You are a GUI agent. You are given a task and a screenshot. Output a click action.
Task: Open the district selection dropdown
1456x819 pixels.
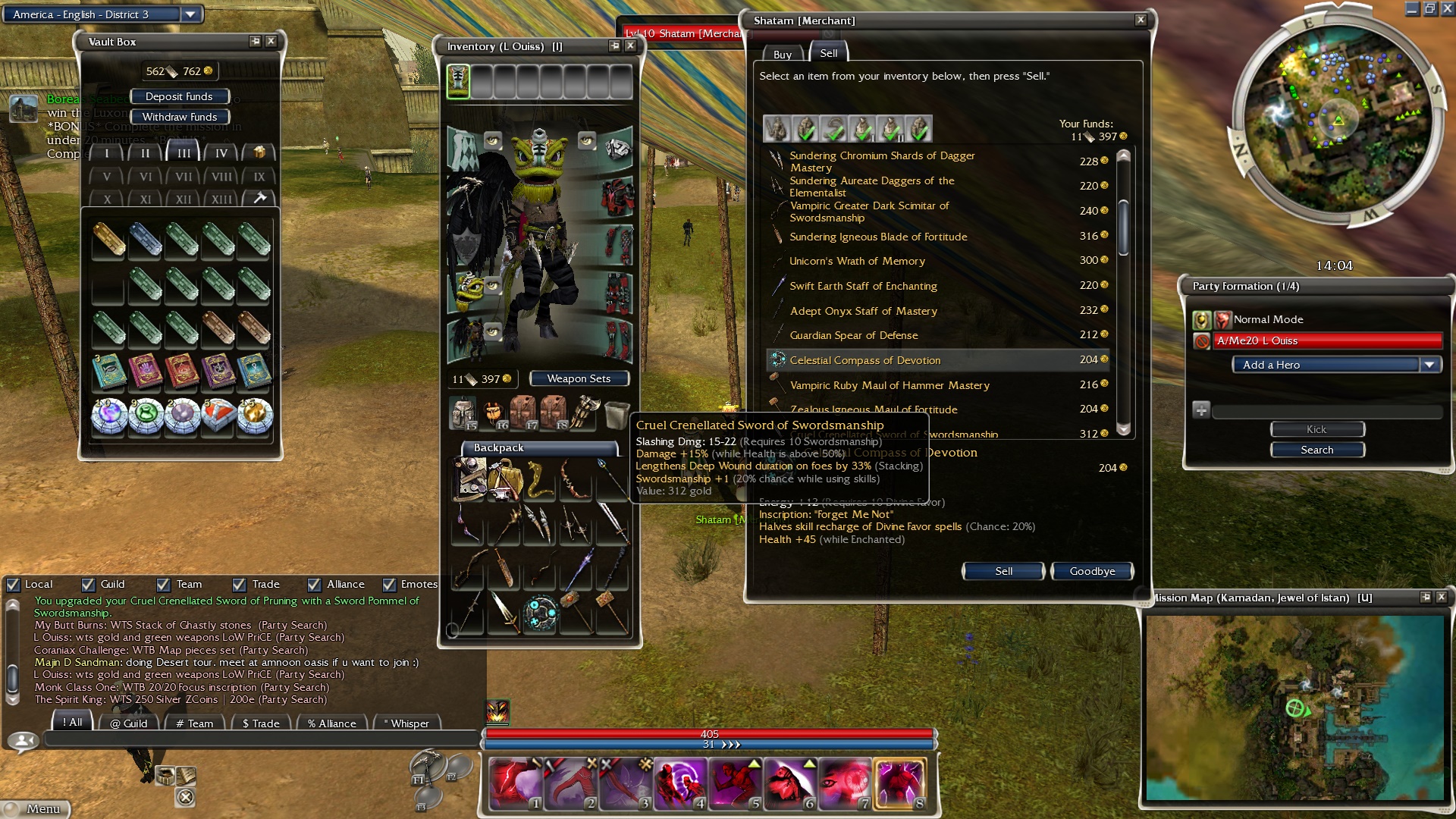190,14
